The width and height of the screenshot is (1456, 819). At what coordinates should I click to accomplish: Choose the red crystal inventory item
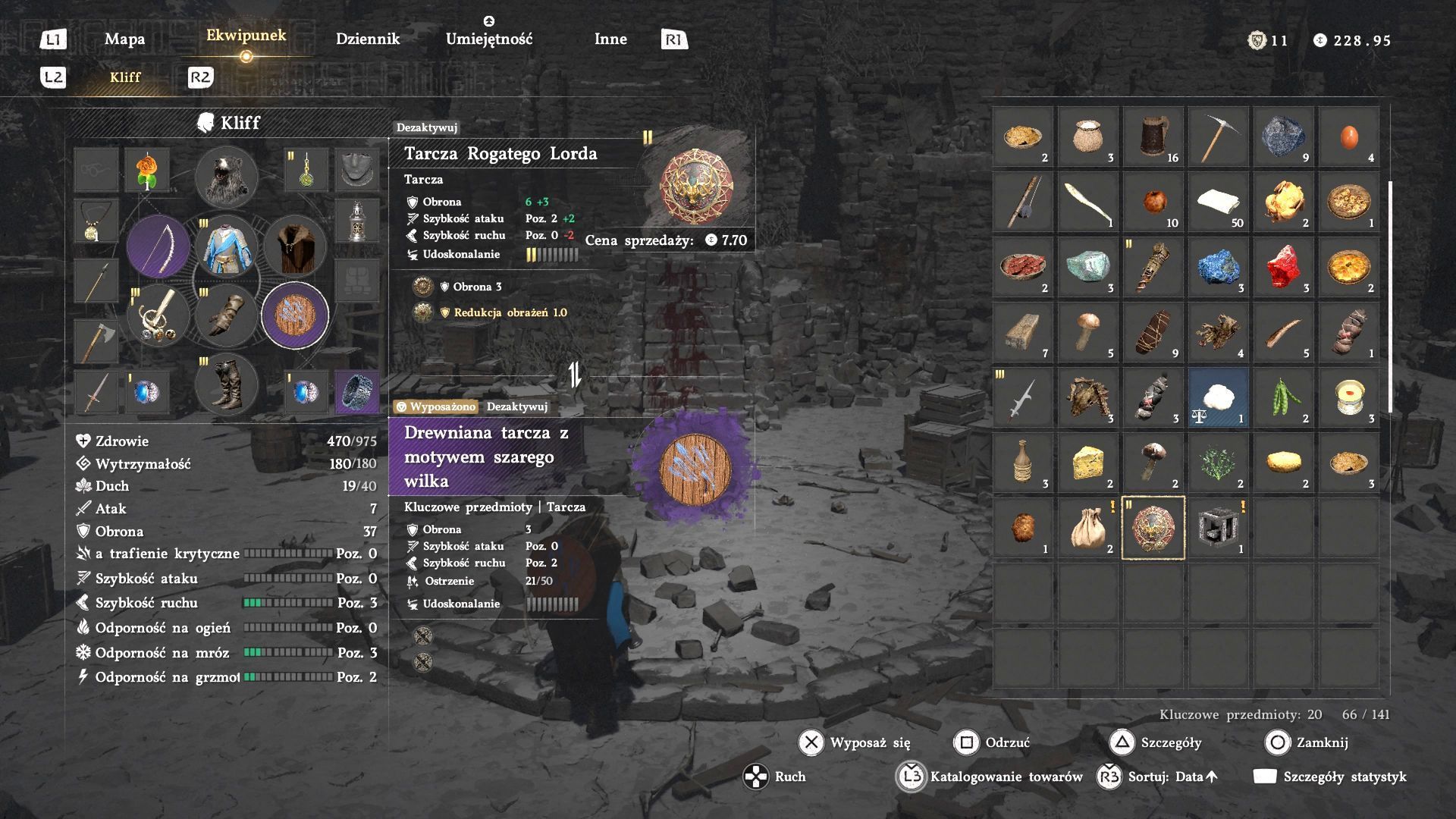point(1283,267)
